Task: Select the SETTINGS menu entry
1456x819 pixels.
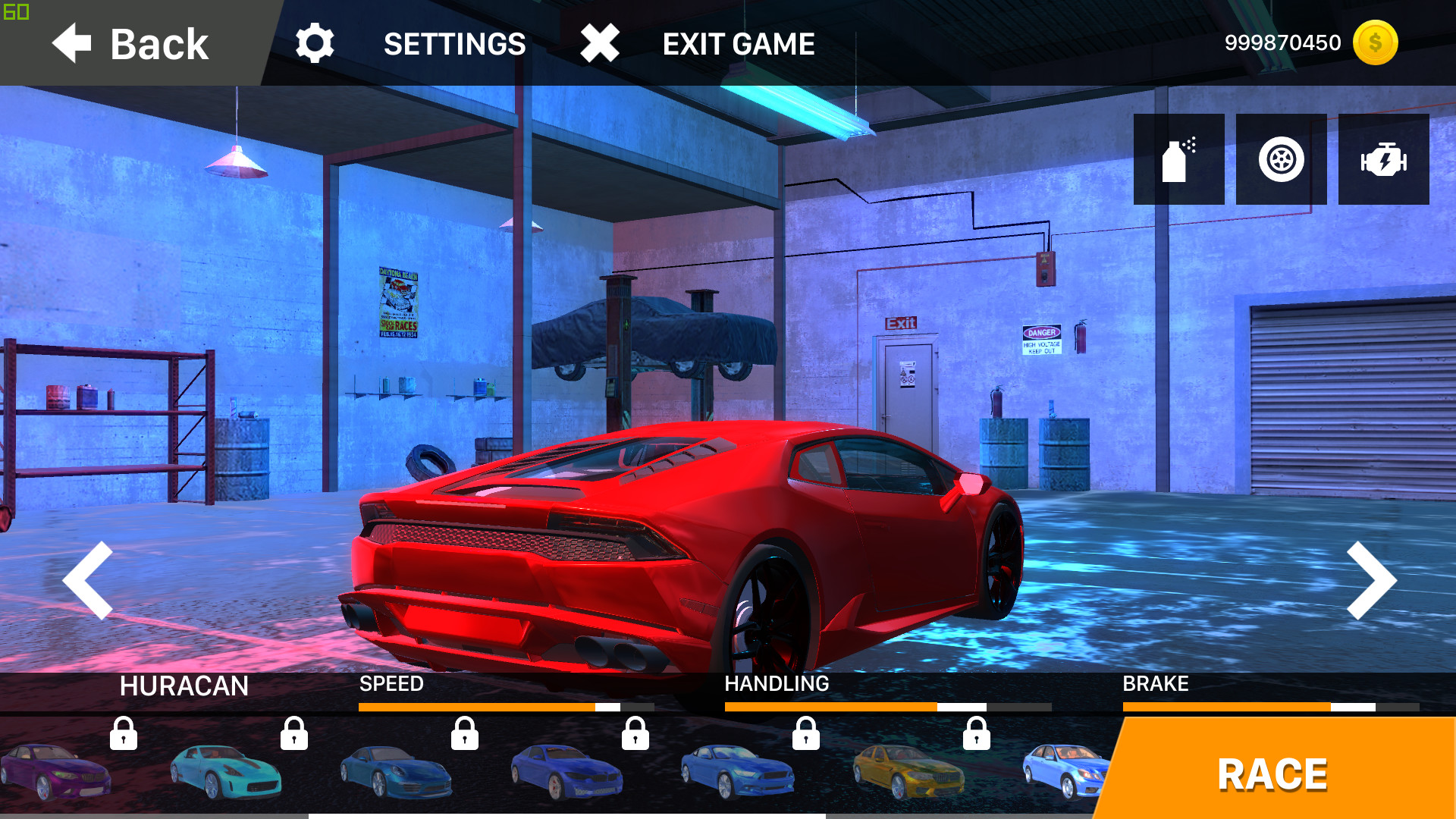Action: click(x=456, y=43)
